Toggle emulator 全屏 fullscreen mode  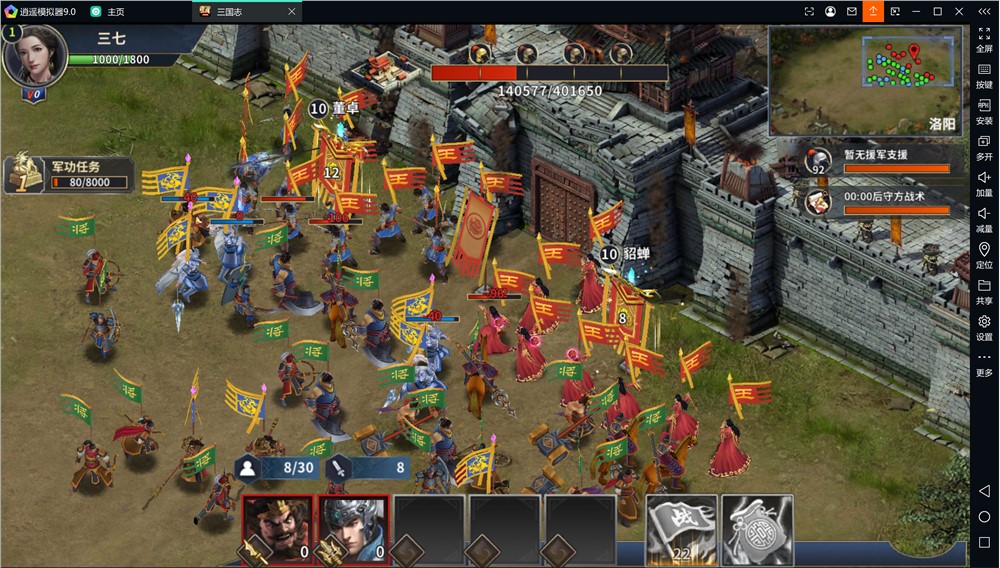click(984, 39)
